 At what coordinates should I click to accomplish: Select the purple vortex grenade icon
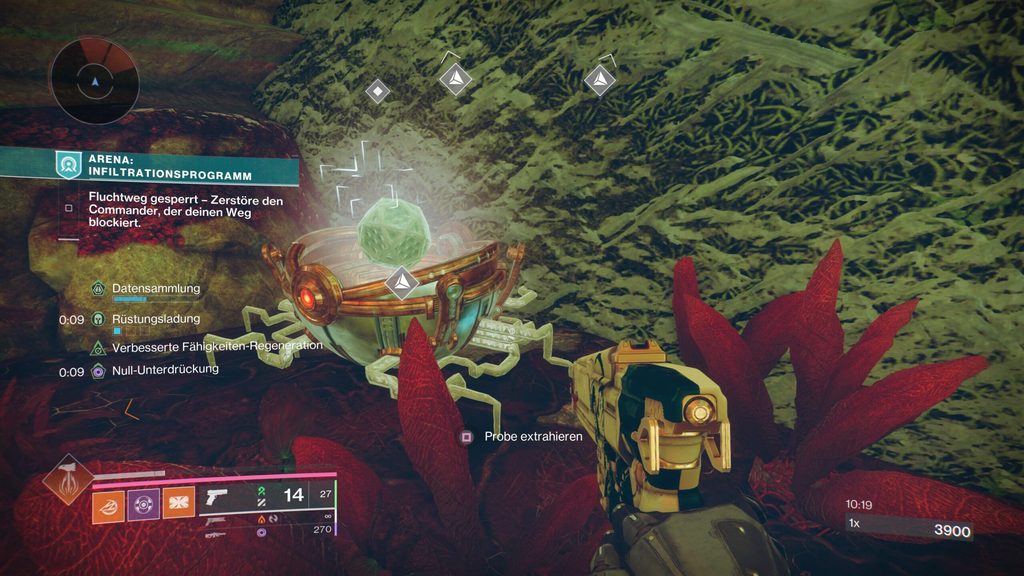tap(143, 504)
